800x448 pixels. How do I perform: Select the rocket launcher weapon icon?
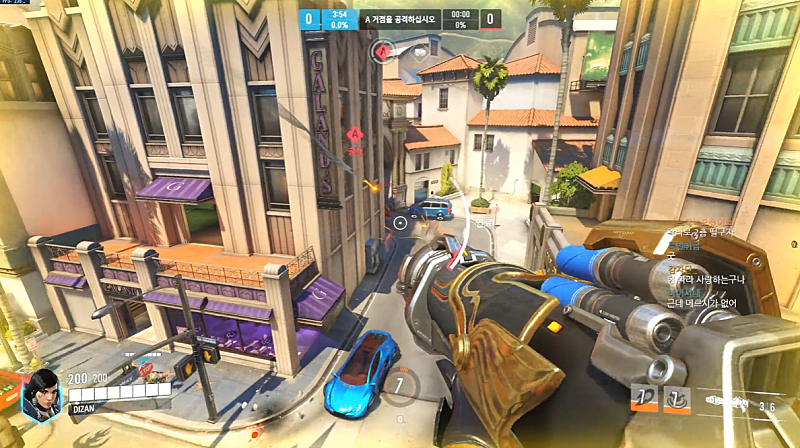[x=735, y=400]
